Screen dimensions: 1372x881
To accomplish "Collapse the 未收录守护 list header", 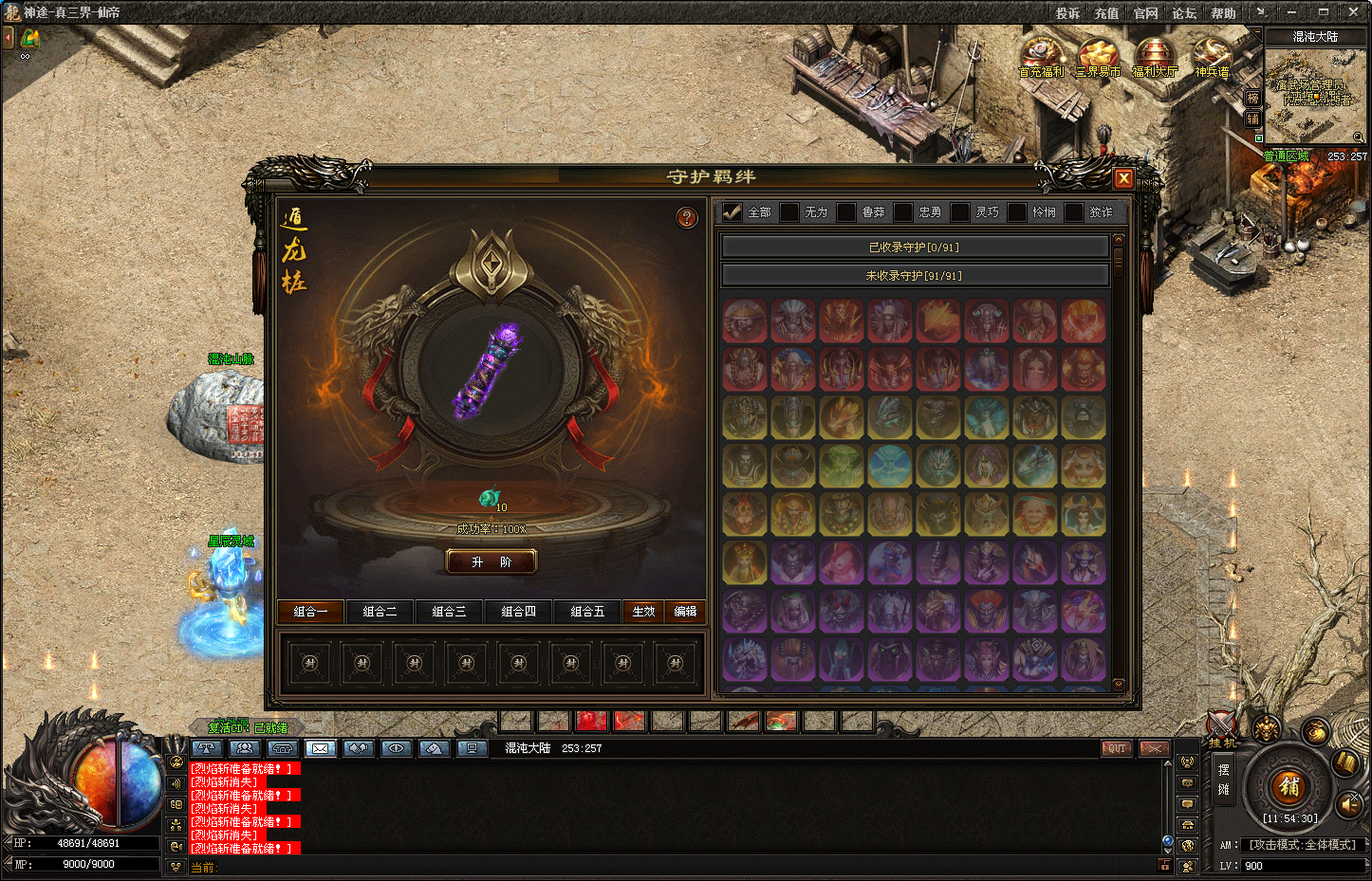I will (x=914, y=276).
